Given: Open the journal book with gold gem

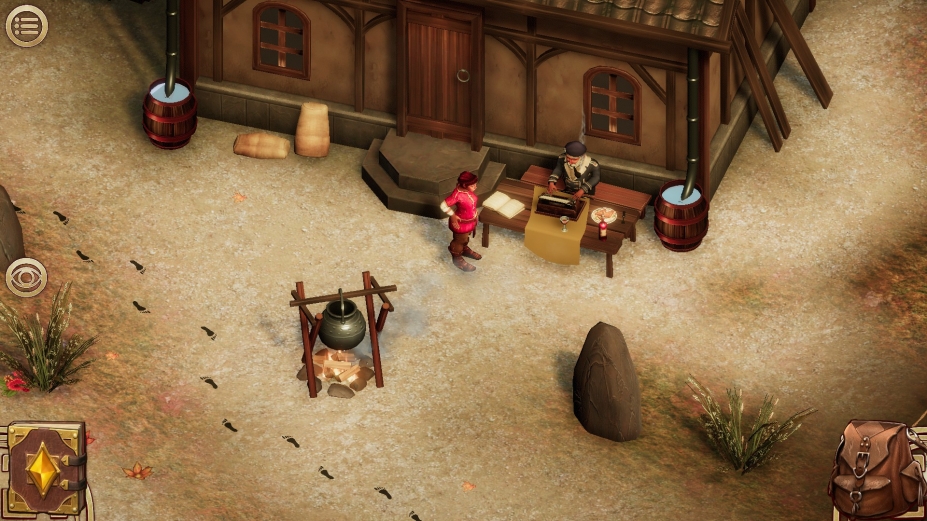Looking at the screenshot, I should pos(45,468).
